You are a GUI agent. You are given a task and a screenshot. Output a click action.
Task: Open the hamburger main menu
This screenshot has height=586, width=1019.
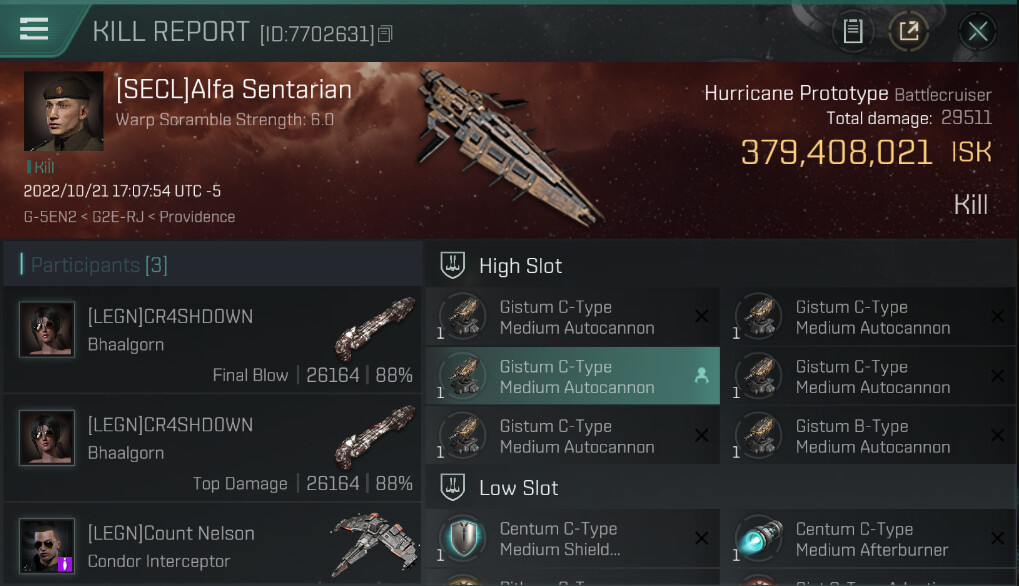pos(34,30)
